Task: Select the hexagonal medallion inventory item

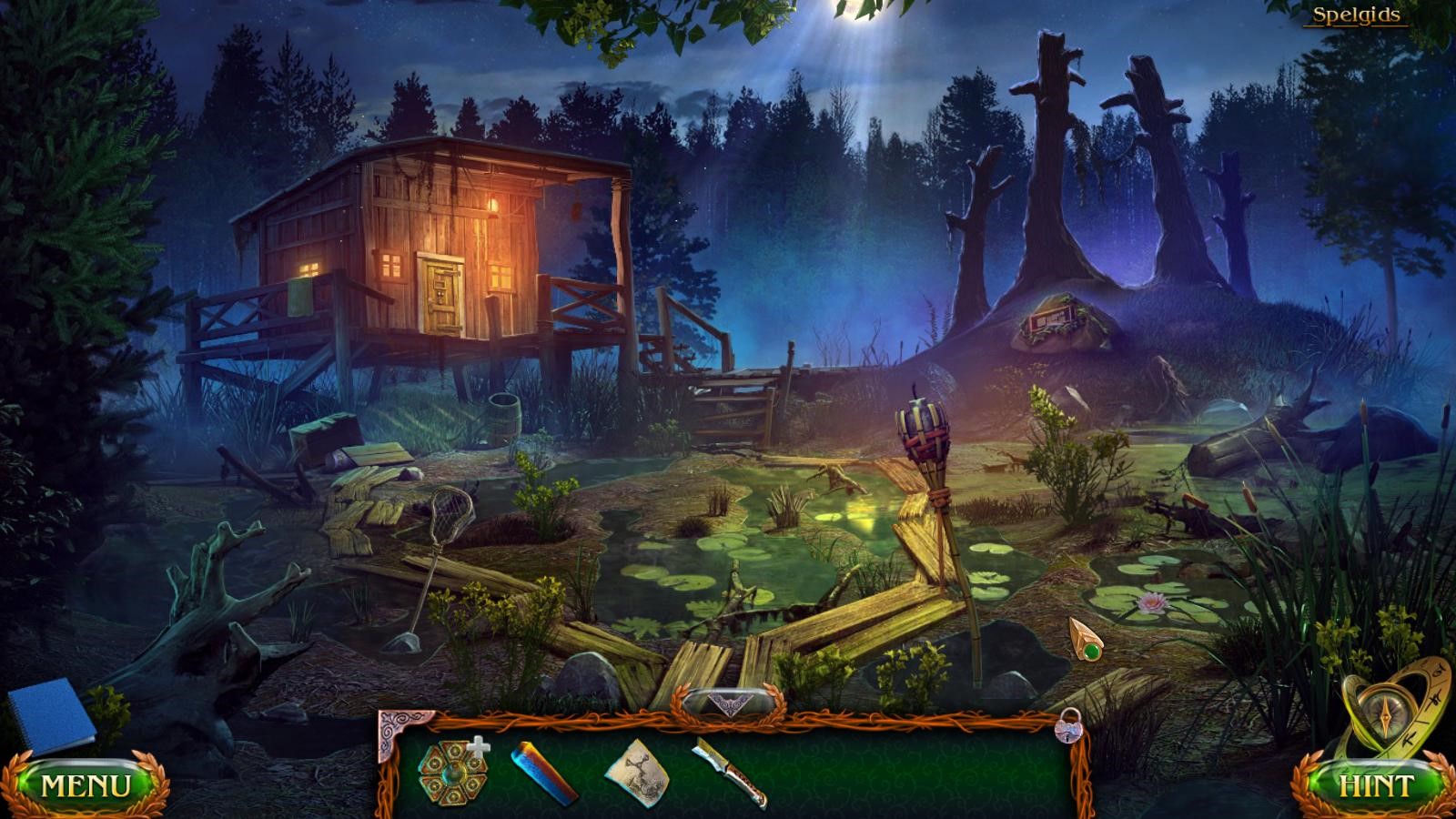Action: [x=452, y=772]
